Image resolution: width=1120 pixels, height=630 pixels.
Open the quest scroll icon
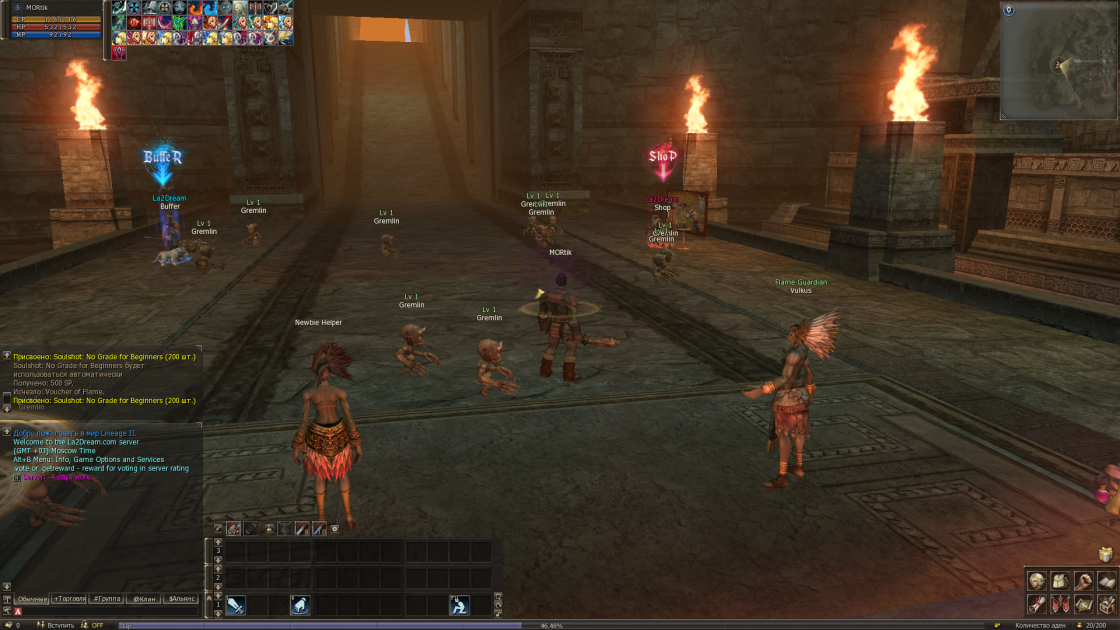[1037, 604]
